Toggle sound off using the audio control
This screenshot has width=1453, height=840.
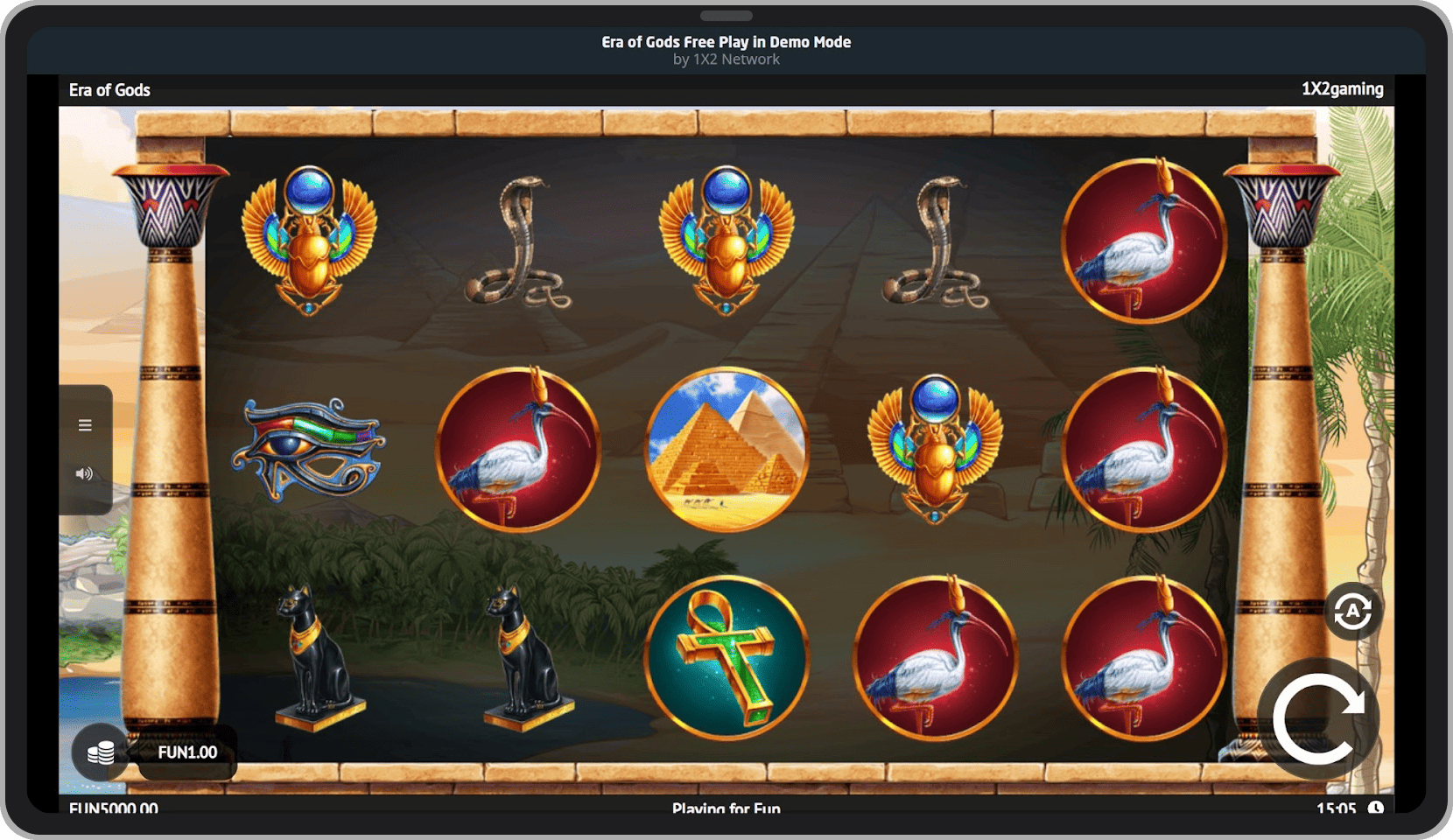[85, 473]
